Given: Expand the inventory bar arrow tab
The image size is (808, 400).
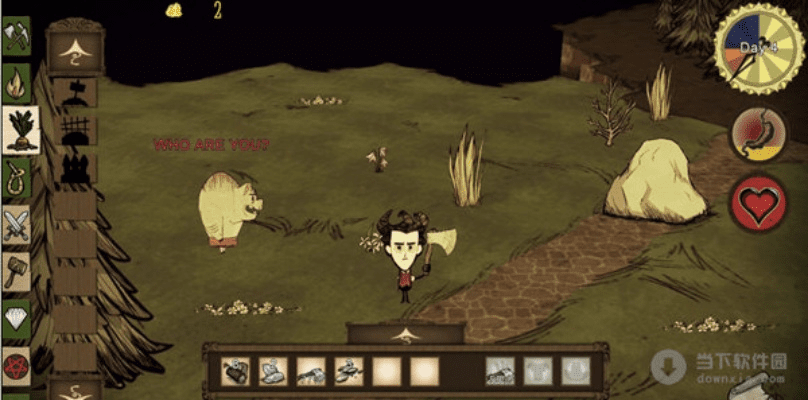Looking at the screenshot, I should 405,334.
